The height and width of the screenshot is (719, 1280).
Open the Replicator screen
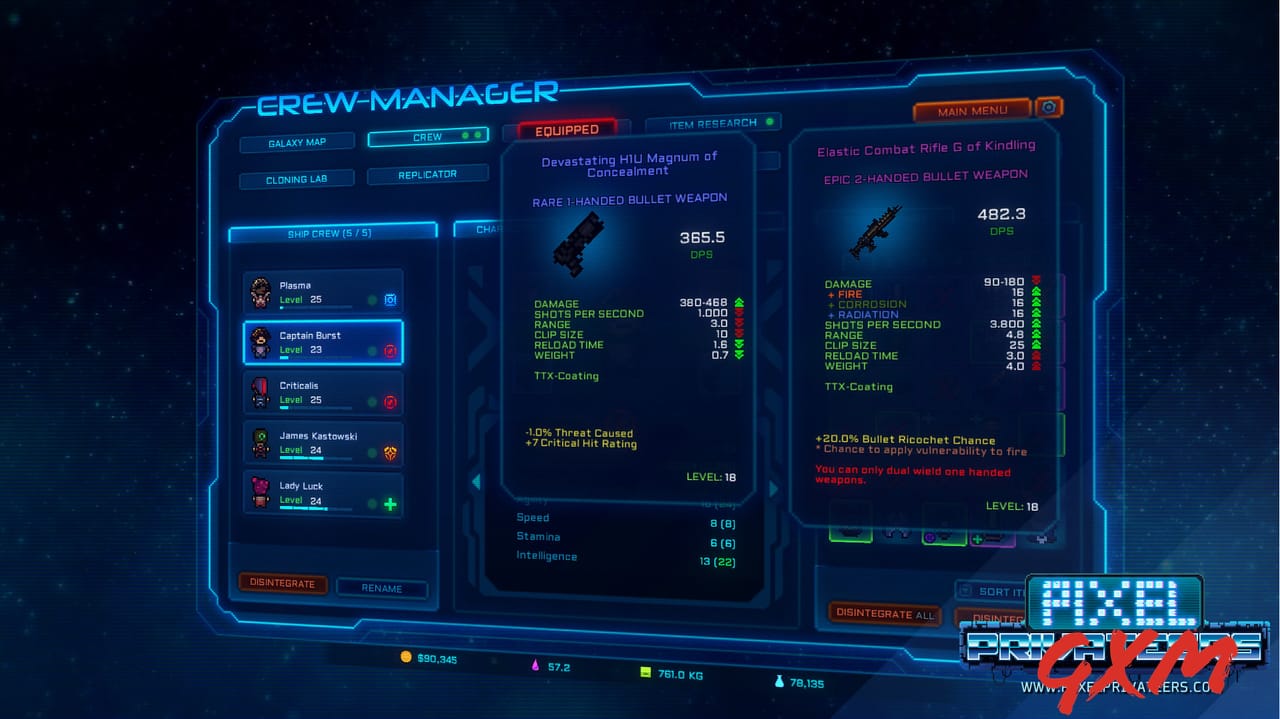tap(427, 174)
